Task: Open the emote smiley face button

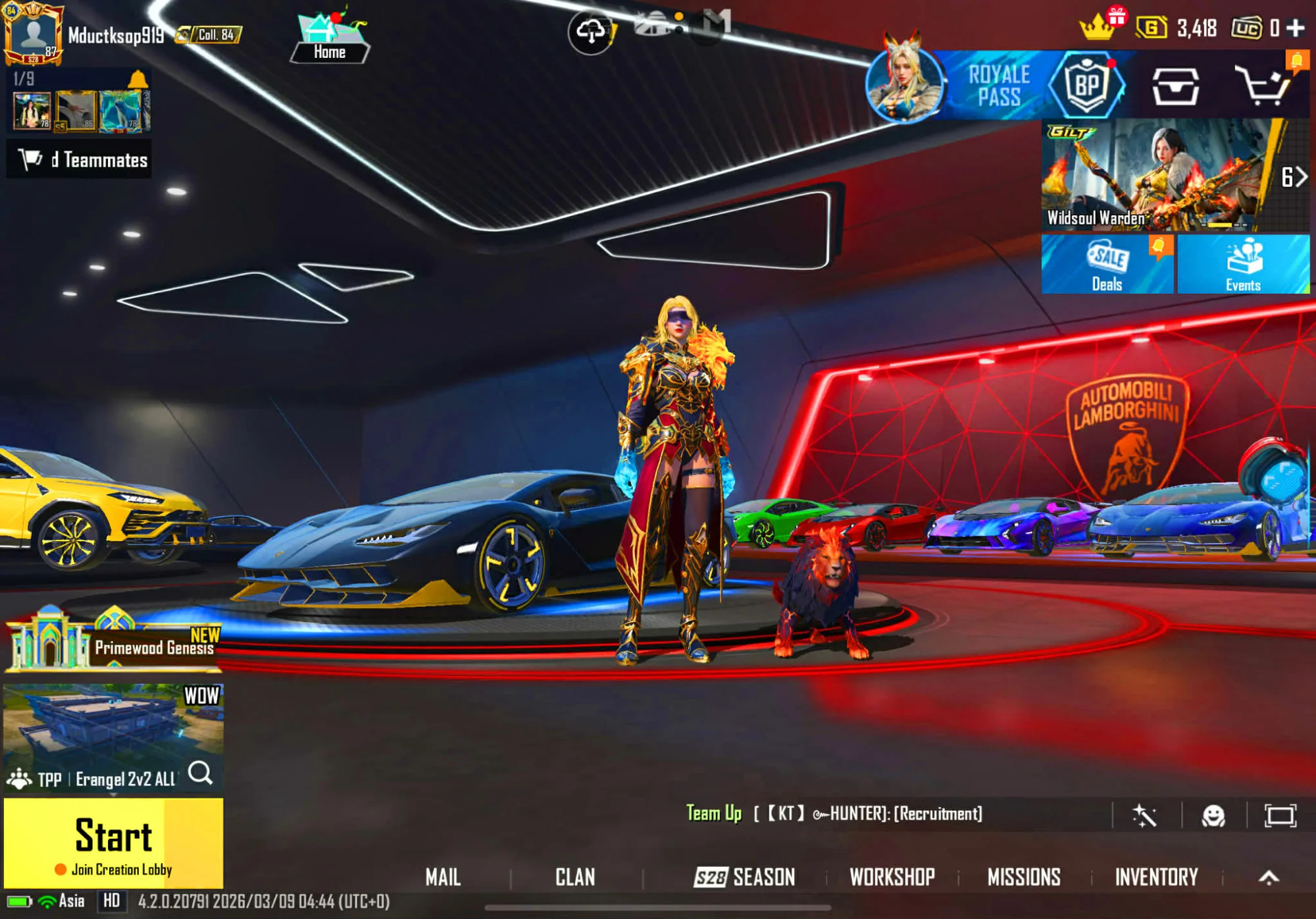Action: pyautogui.click(x=1213, y=816)
